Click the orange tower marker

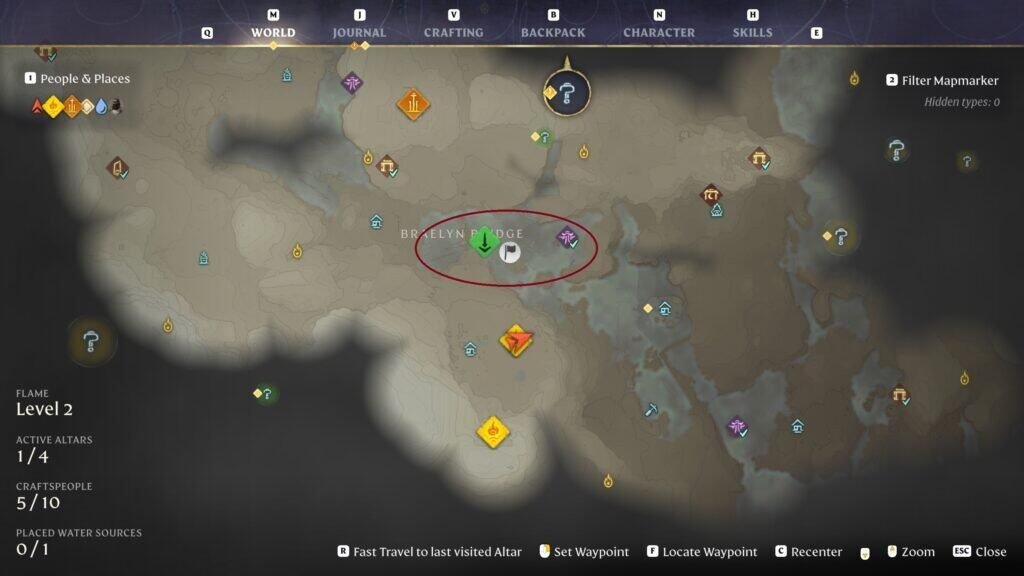413,103
